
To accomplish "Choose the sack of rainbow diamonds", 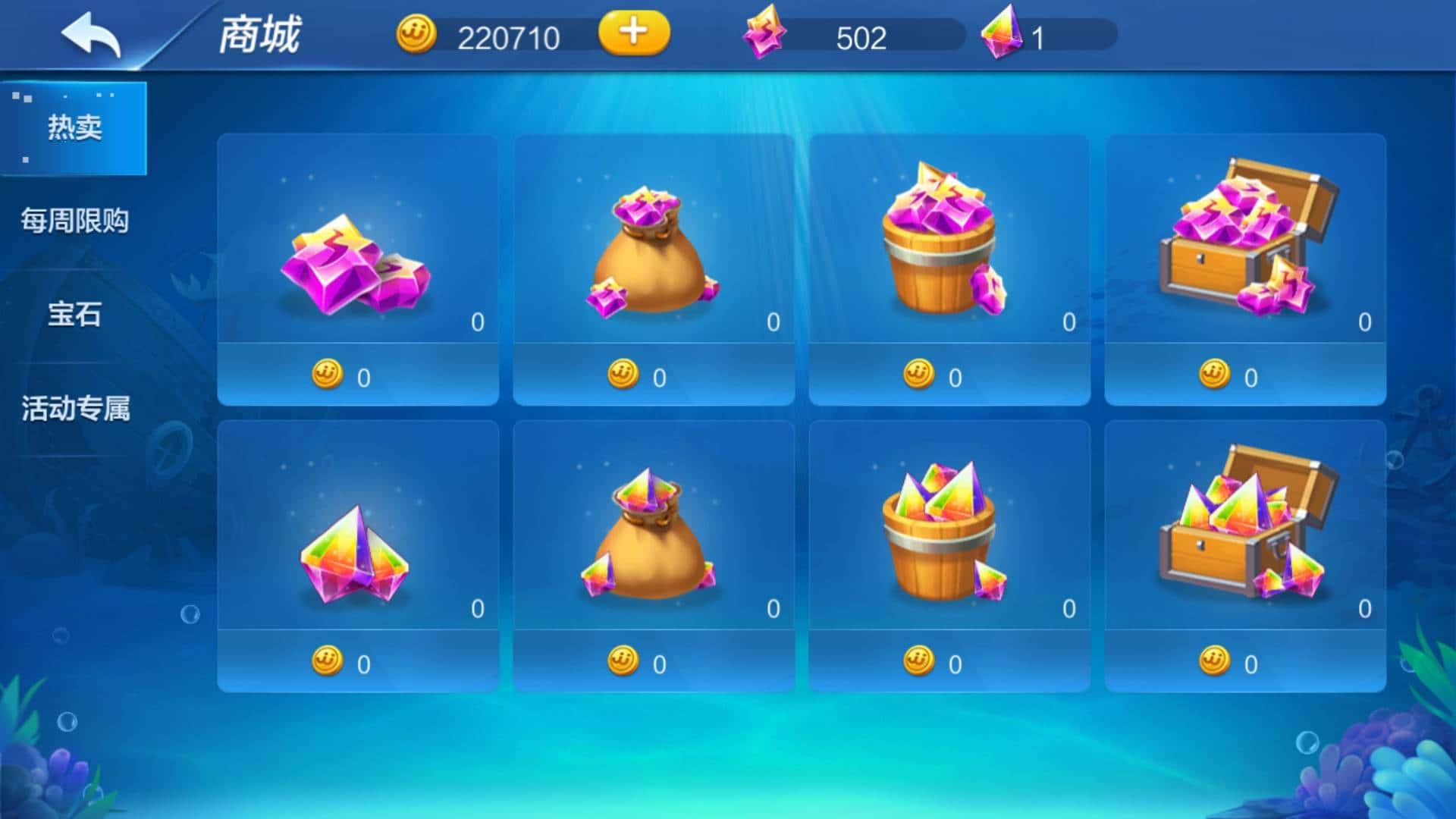I will point(654,556).
